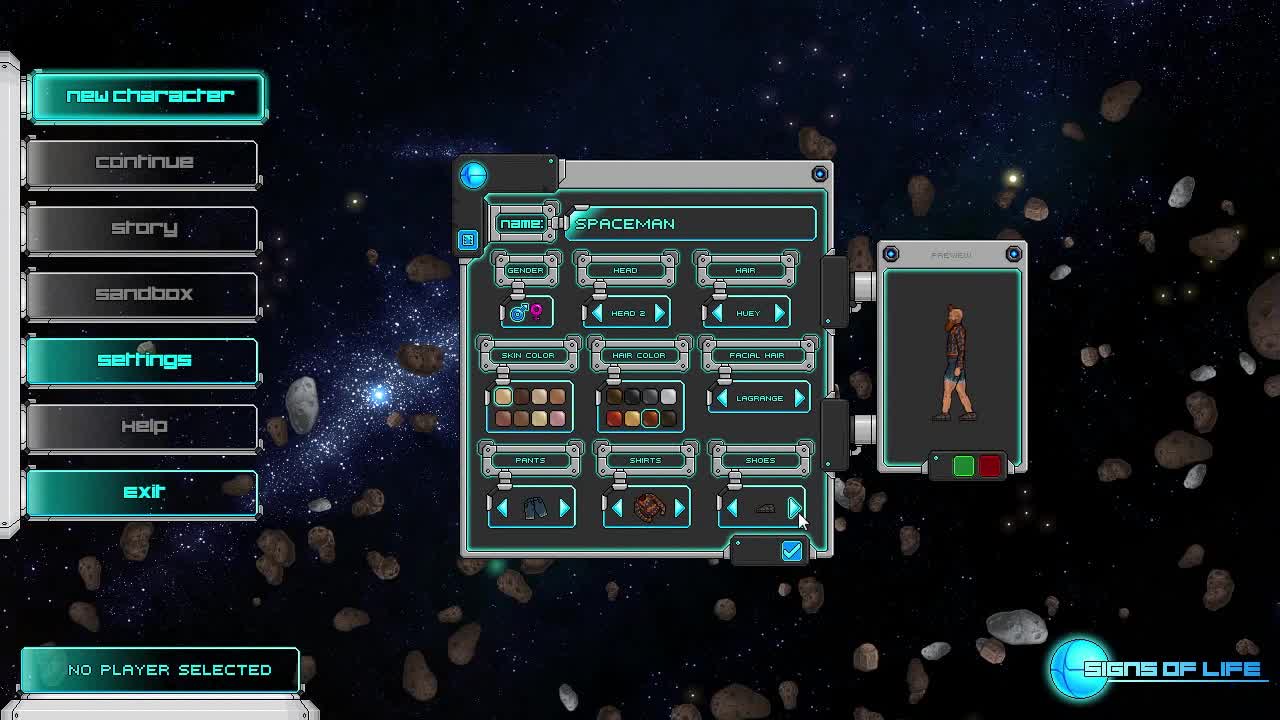Pick the darkest swatch in Skin Color
Image resolution: width=1280 pixels, height=720 pixels.
tap(520, 398)
